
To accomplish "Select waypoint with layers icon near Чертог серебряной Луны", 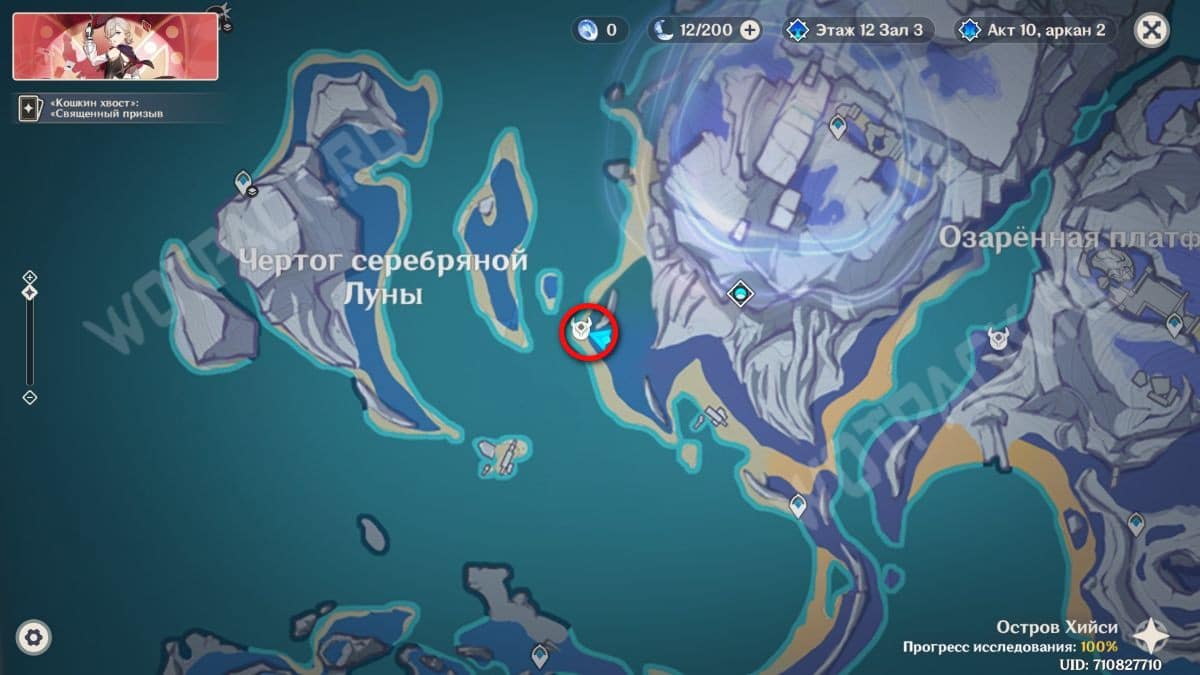I will coord(244,184).
